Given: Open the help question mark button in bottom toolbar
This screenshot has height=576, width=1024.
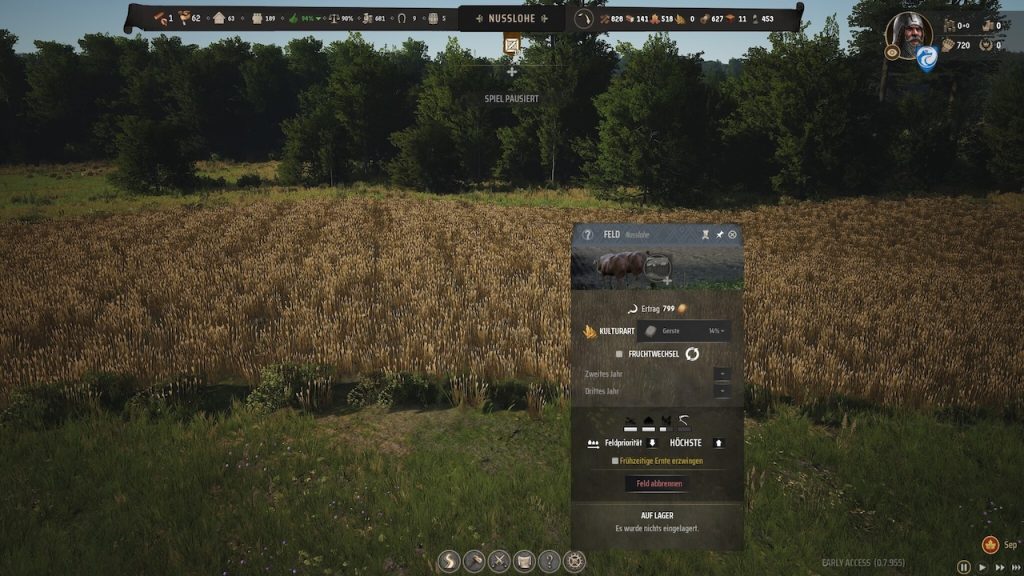Looking at the screenshot, I should click(x=549, y=561).
